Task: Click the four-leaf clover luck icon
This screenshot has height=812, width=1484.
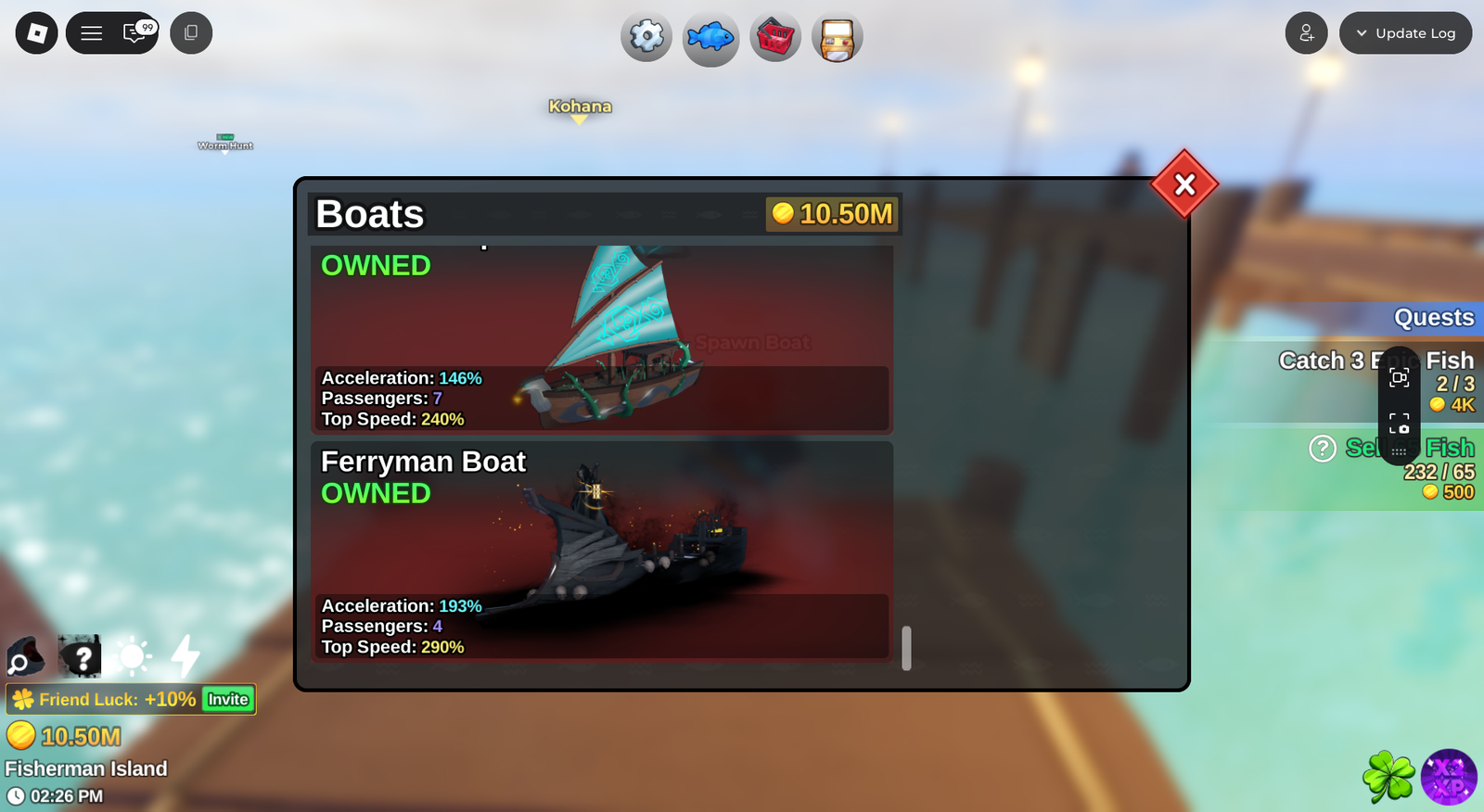Action: [x=1388, y=777]
